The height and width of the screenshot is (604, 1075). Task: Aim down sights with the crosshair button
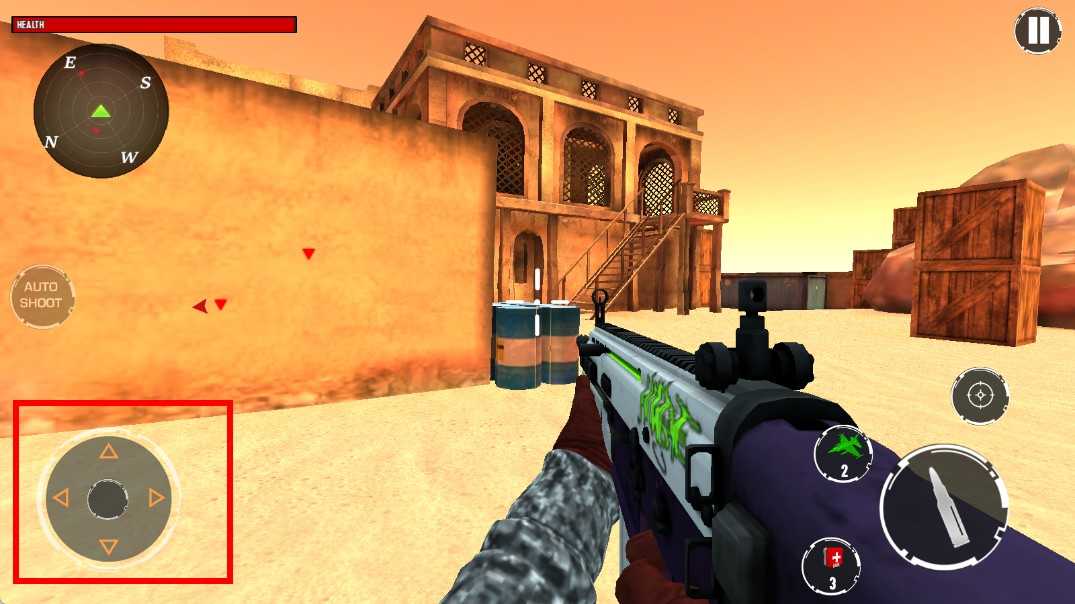click(980, 396)
